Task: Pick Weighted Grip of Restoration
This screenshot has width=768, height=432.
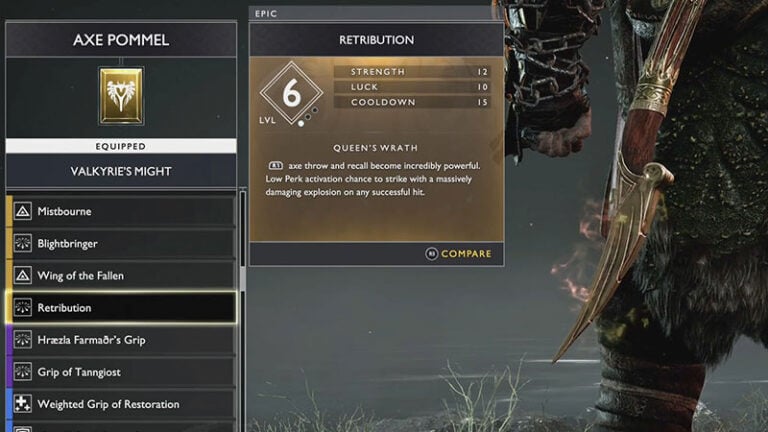Action: click(x=120, y=404)
